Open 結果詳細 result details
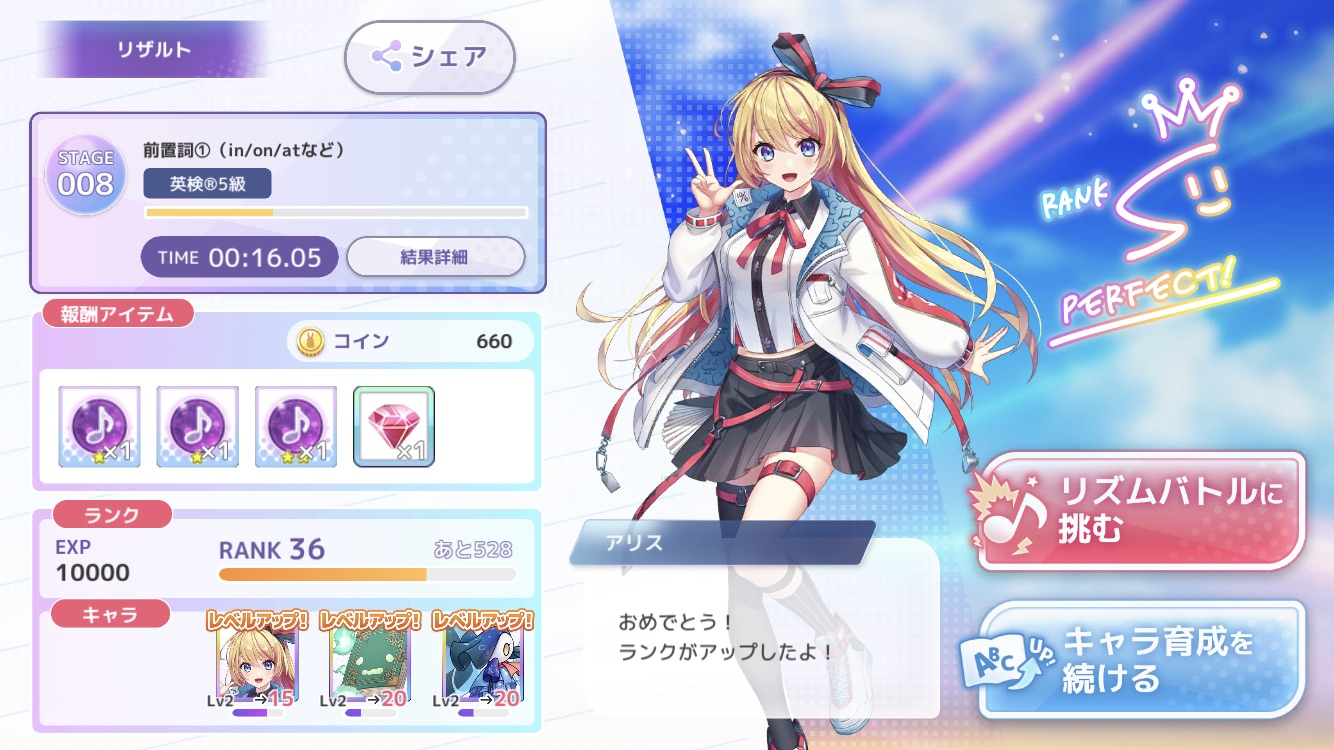The height and width of the screenshot is (750, 1334). (435, 257)
